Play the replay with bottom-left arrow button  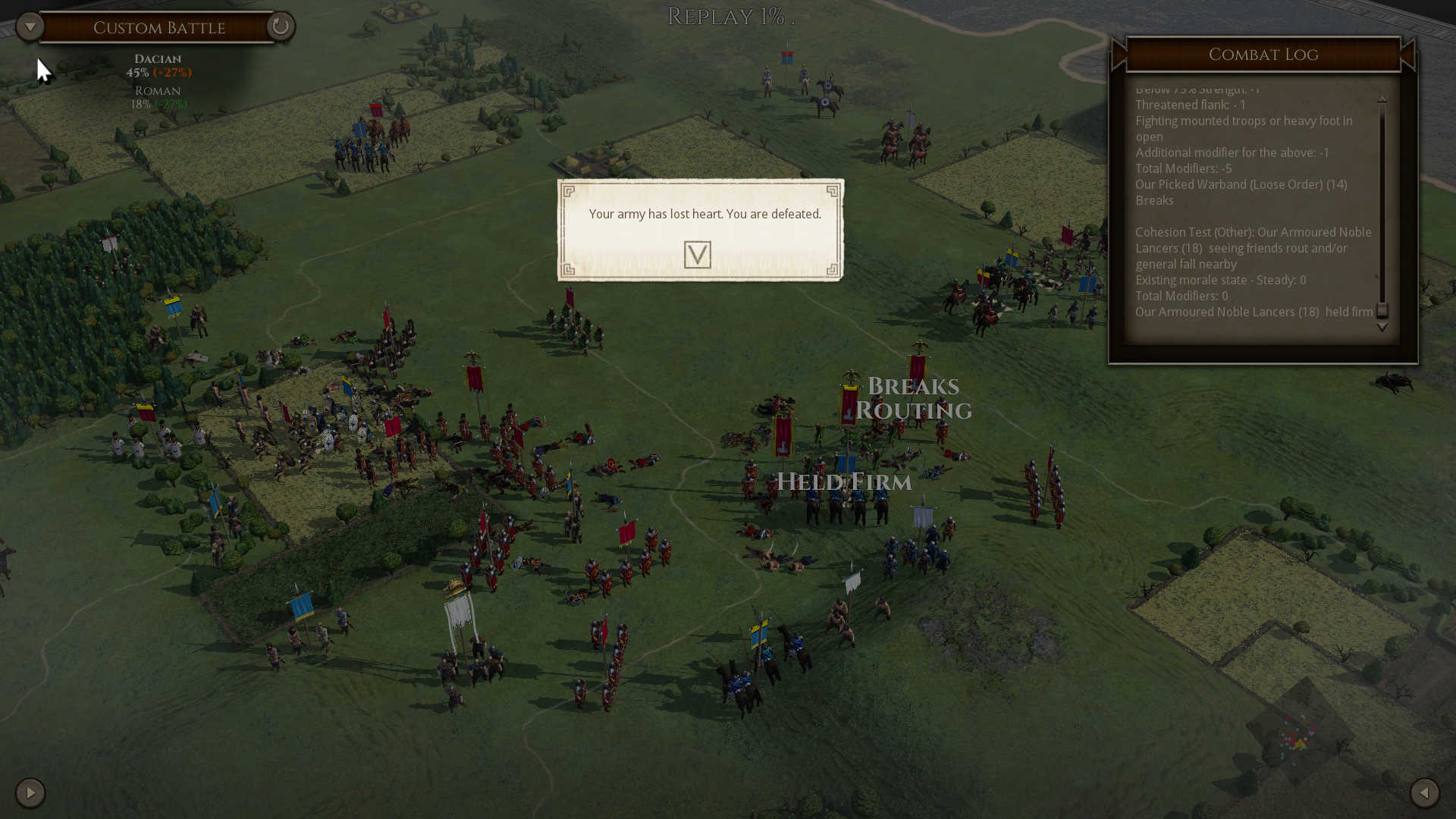click(30, 793)
